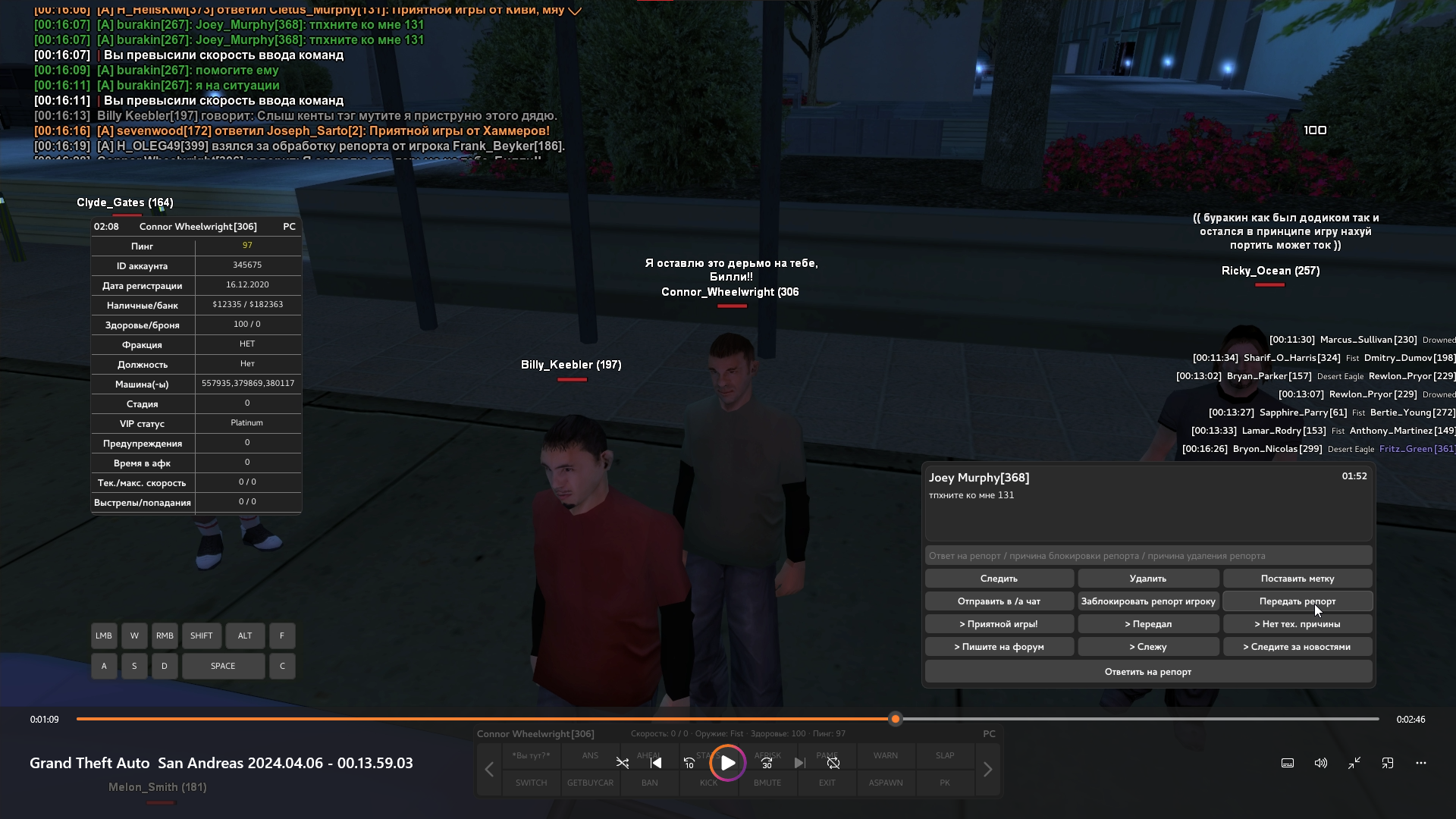Click the GETBUYCAR admin button

pyautogui.click(x=590, y=783)
